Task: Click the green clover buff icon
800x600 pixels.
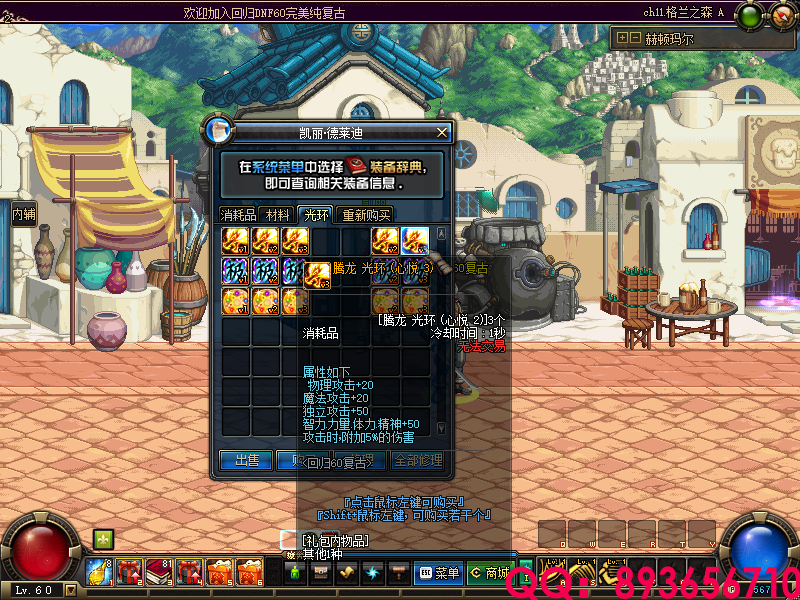Action: click(103, 540)
